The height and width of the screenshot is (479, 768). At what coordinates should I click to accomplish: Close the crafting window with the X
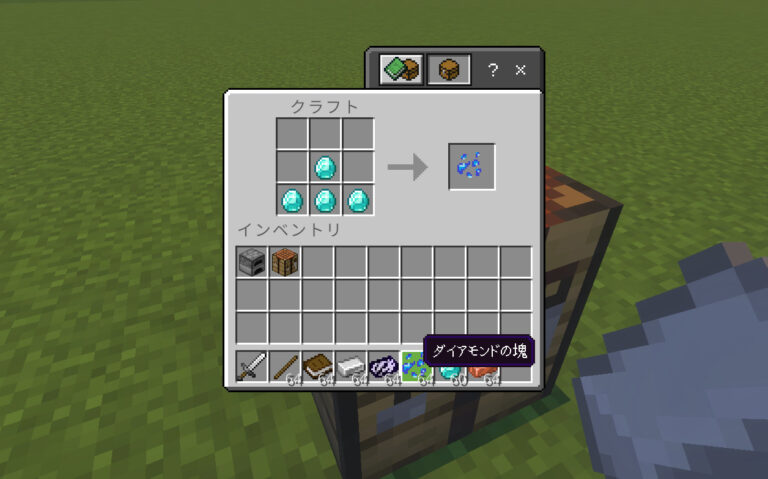(520, 70)
